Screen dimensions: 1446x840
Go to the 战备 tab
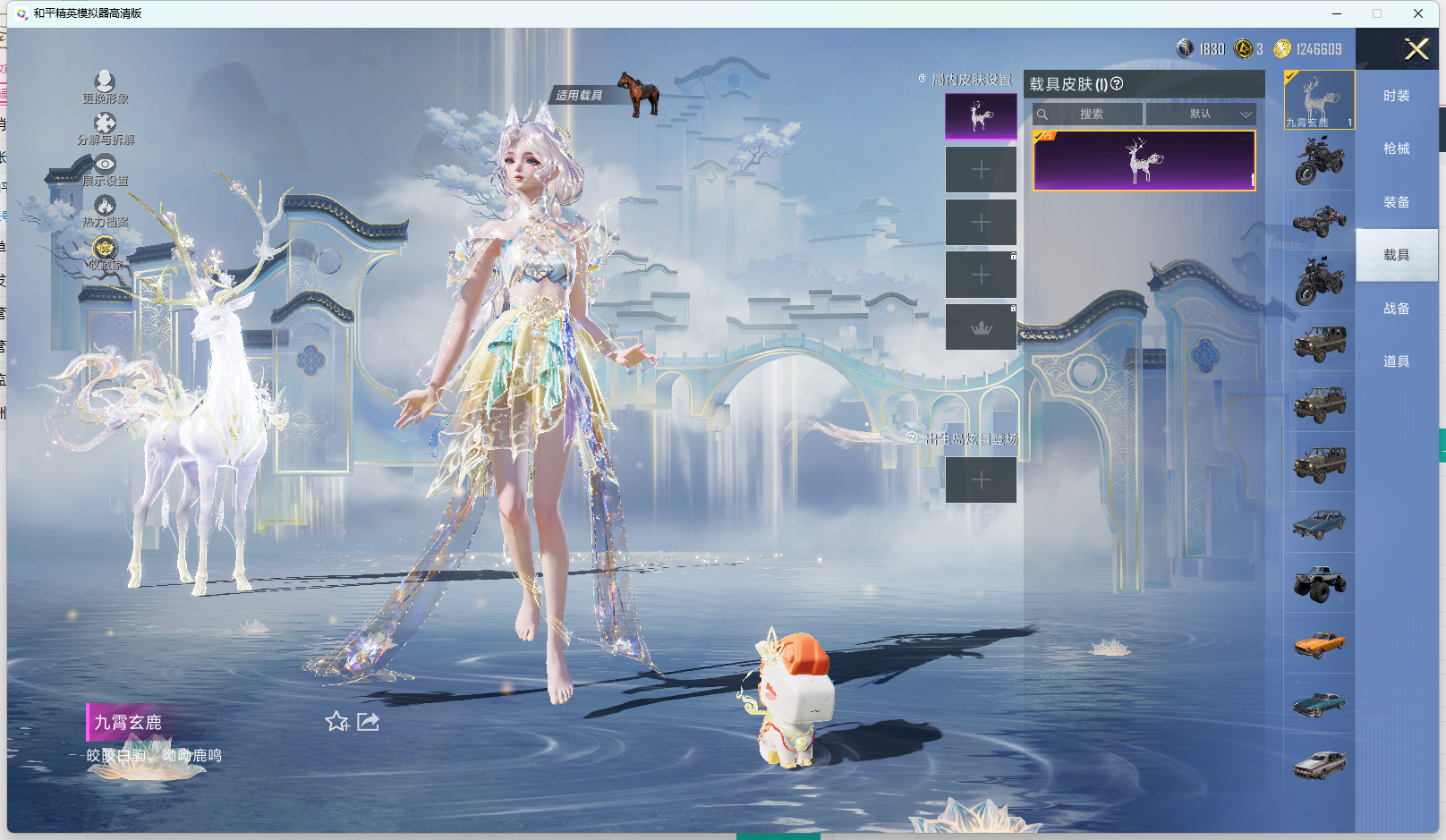[x=1396, y=309]
